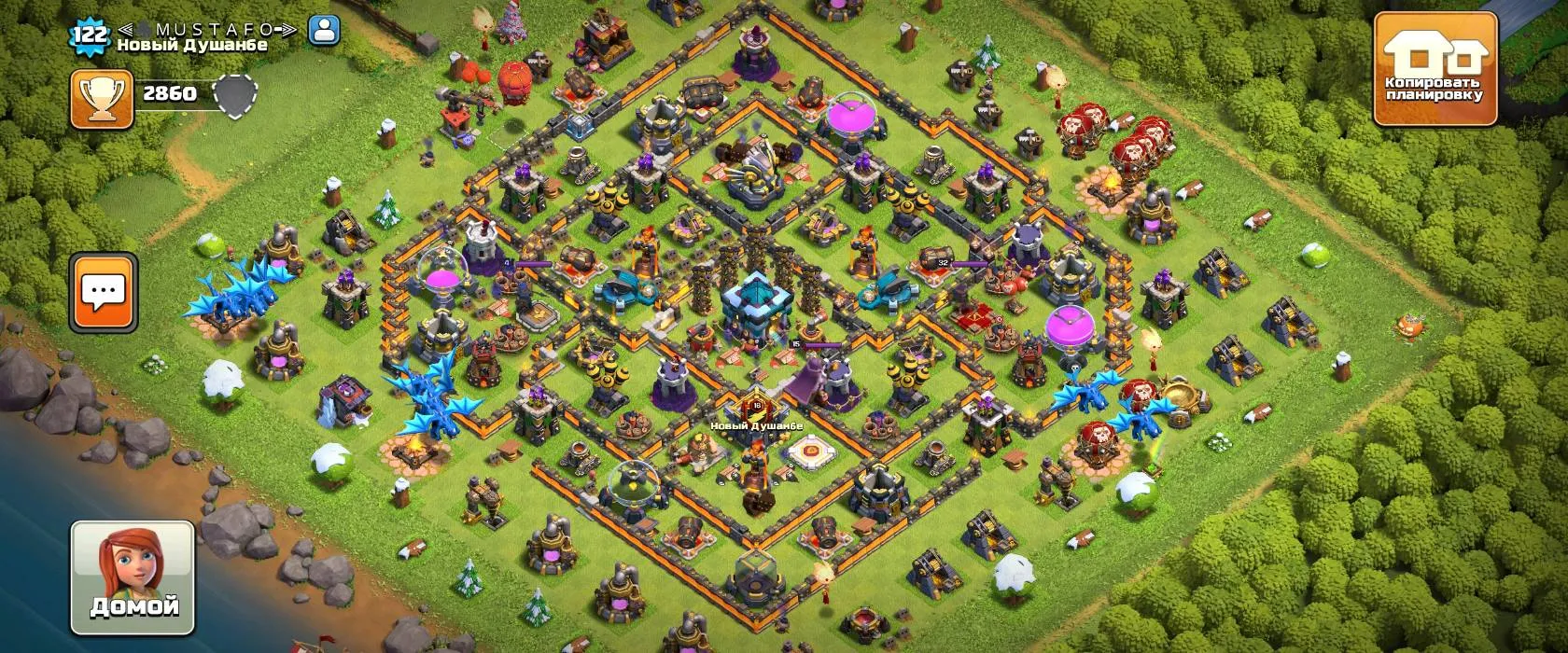
Task: Return home with the Домой button
Action: point(133,575)
